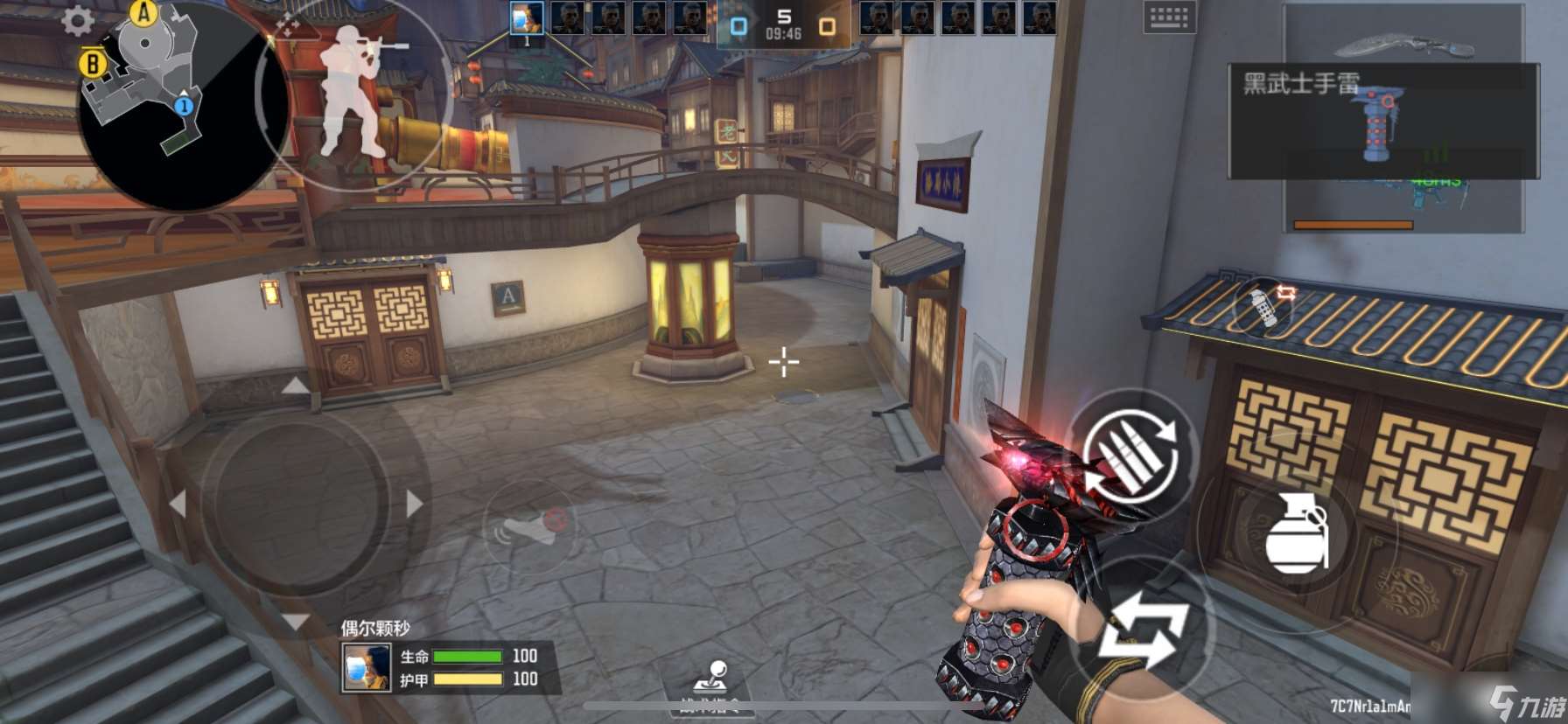This screenshot has width=1568, height=724.
Task: Select the highlighted teammate portrait in the scoreboard
Action: [527, 19]
